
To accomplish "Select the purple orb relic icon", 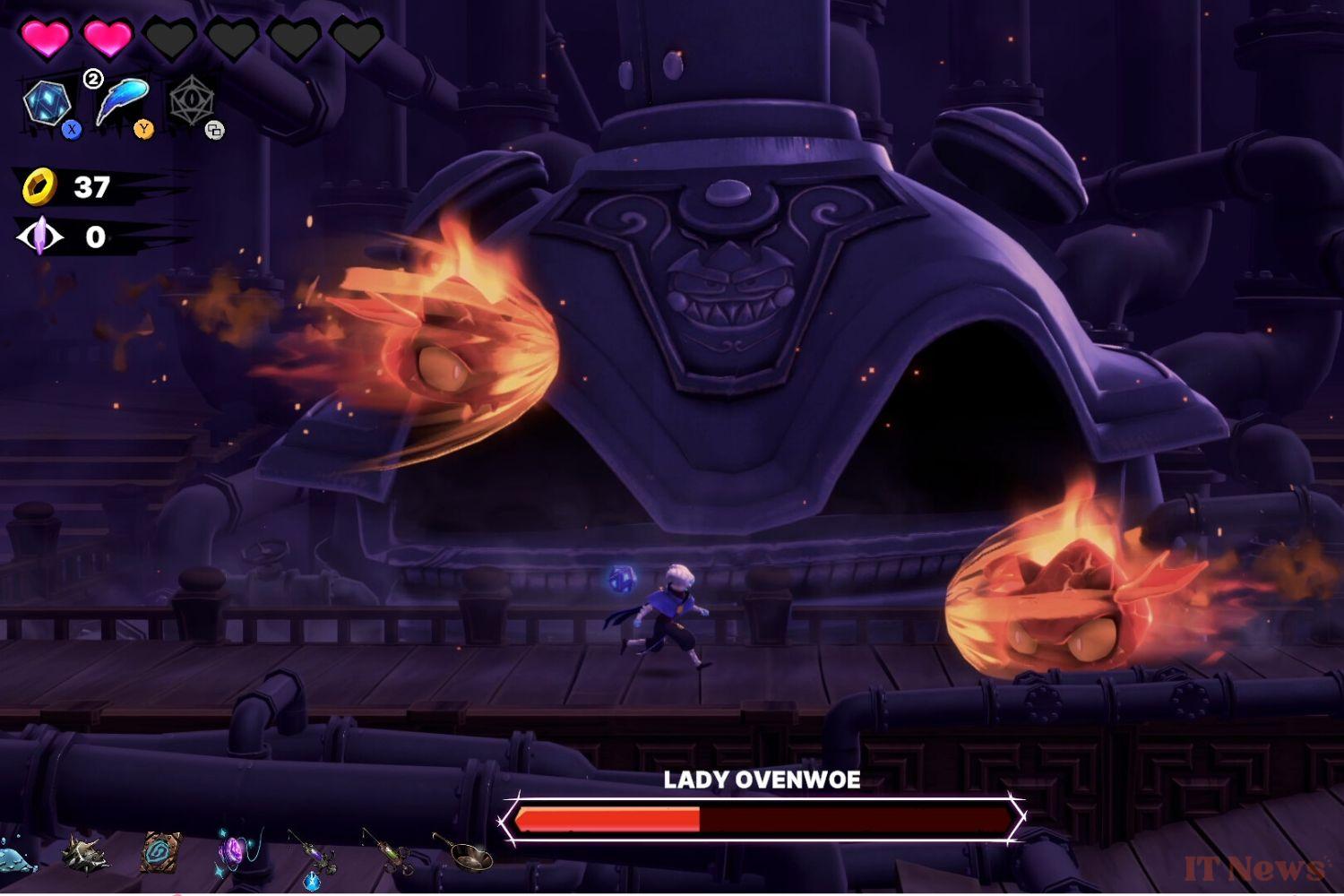I will click(x=234, y=849).
